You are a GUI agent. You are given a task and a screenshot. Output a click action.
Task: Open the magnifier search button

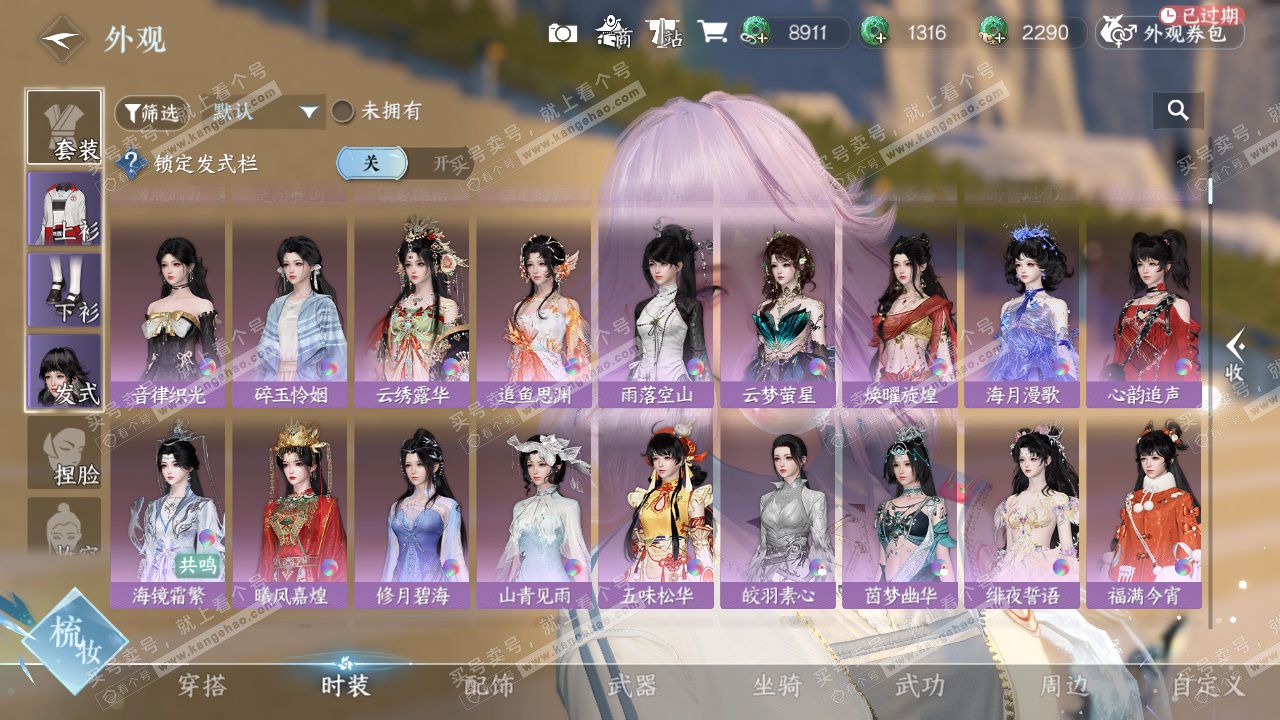coord(1177,111)
